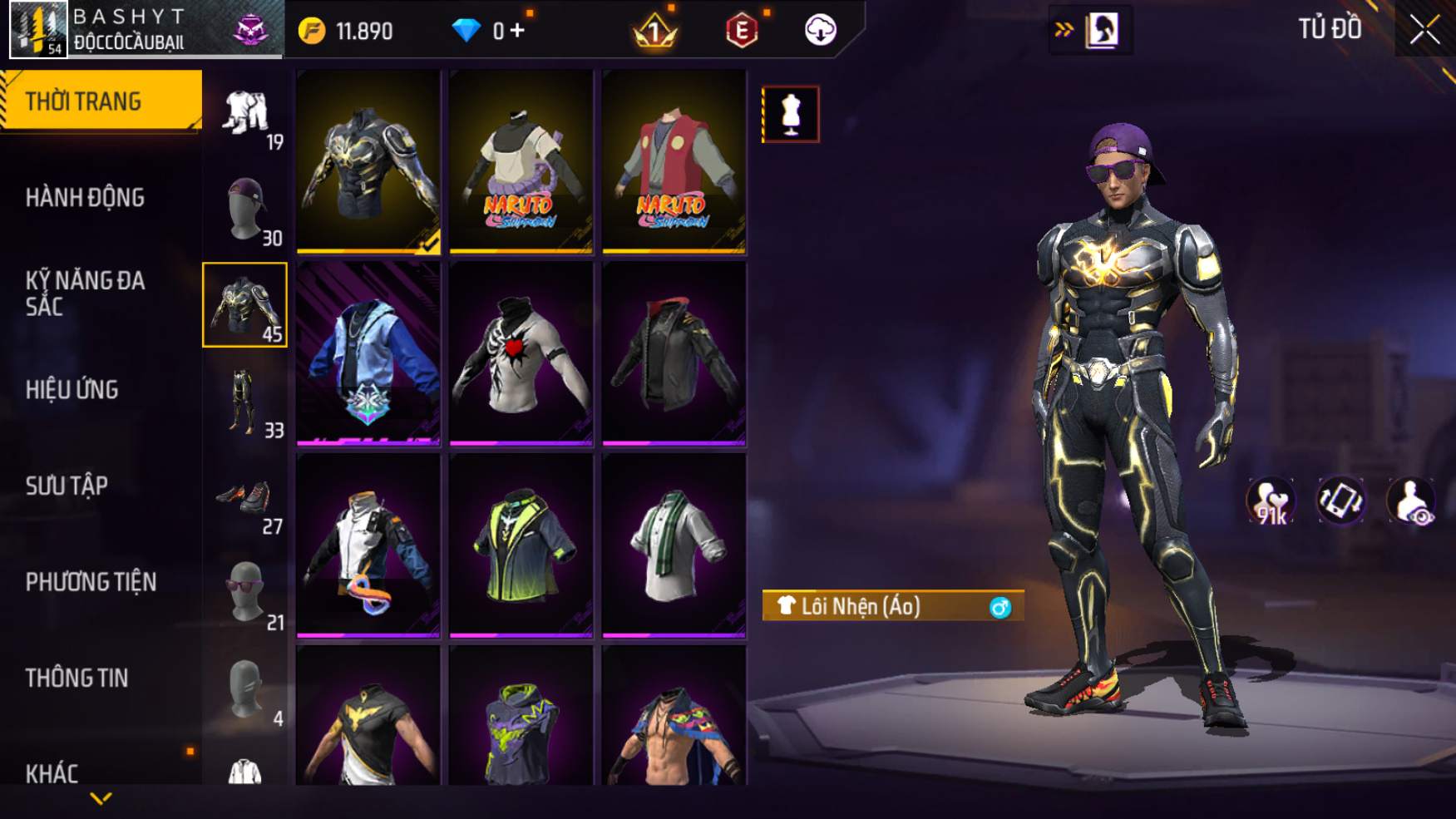
Task: Choose the headwear category with 30 items
Action: click(x=245, y=209)
